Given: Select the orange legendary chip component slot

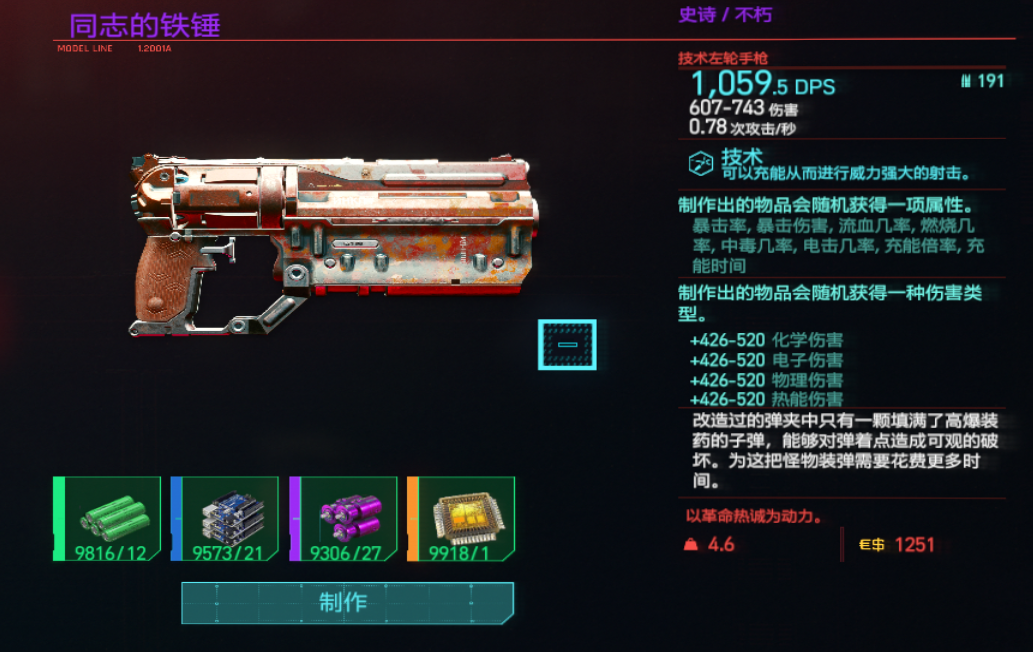Looking at the screenshot, I should (462, 518).
